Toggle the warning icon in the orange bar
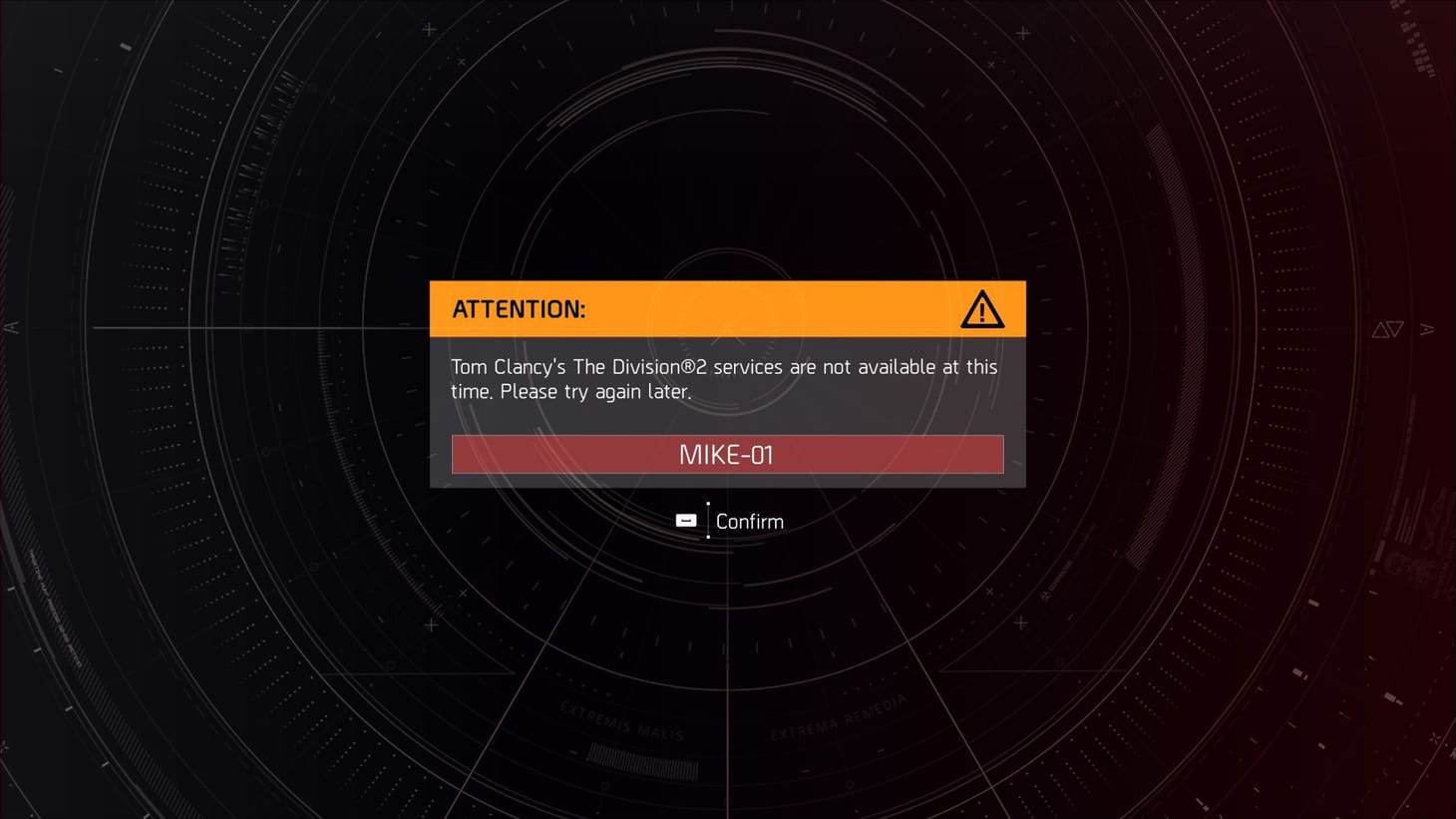 point(982,309)
